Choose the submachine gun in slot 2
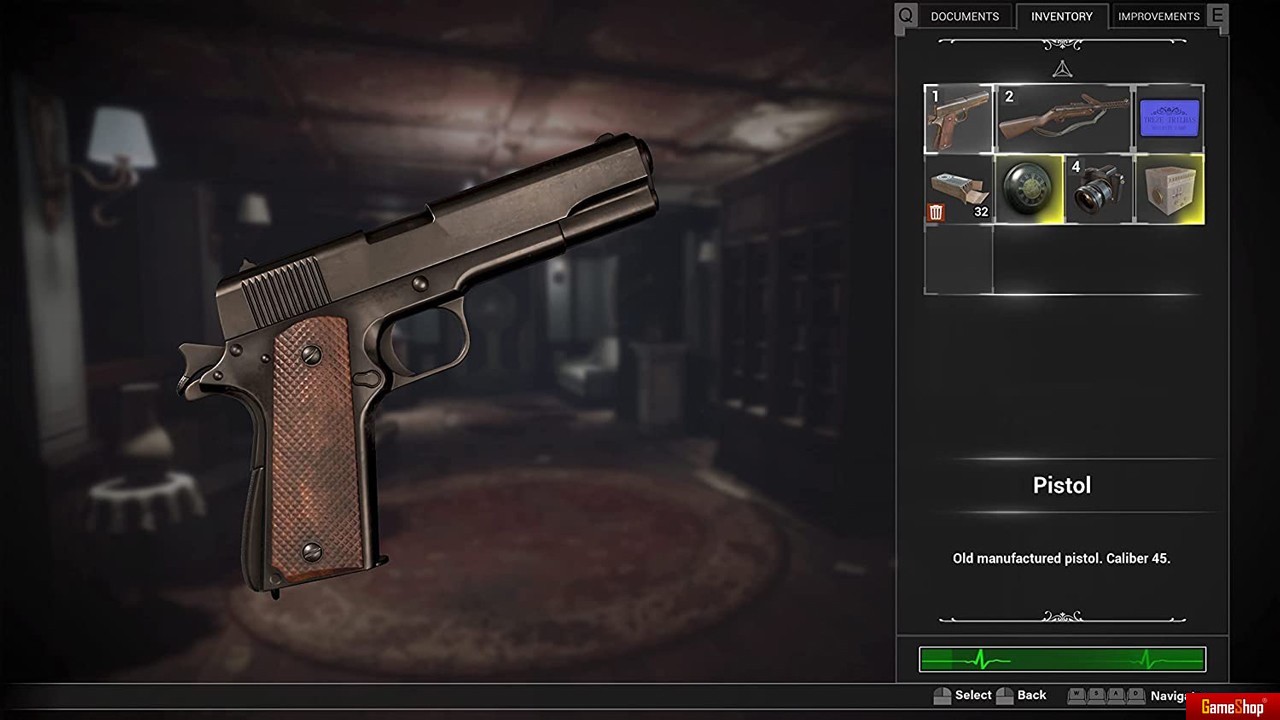1280x720 pixels. 1063,119
